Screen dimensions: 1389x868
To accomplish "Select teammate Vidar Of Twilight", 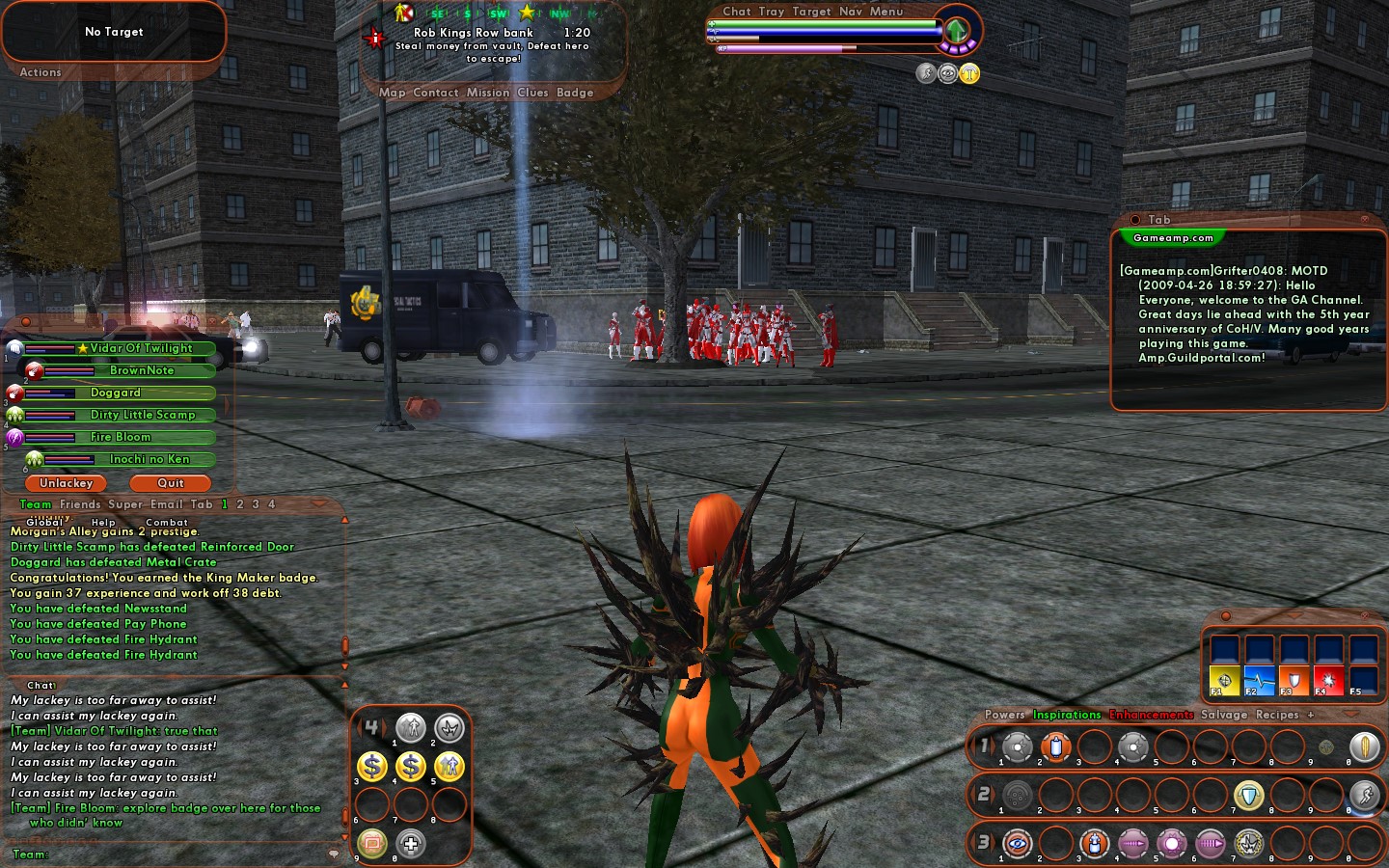I will (x=141, y=348).
